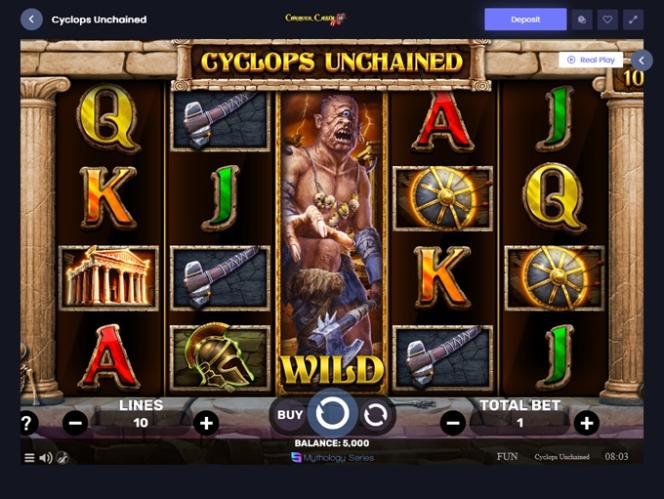Open the question mark help info
Screen dimensions: 664x499
[x=28, y=423]
